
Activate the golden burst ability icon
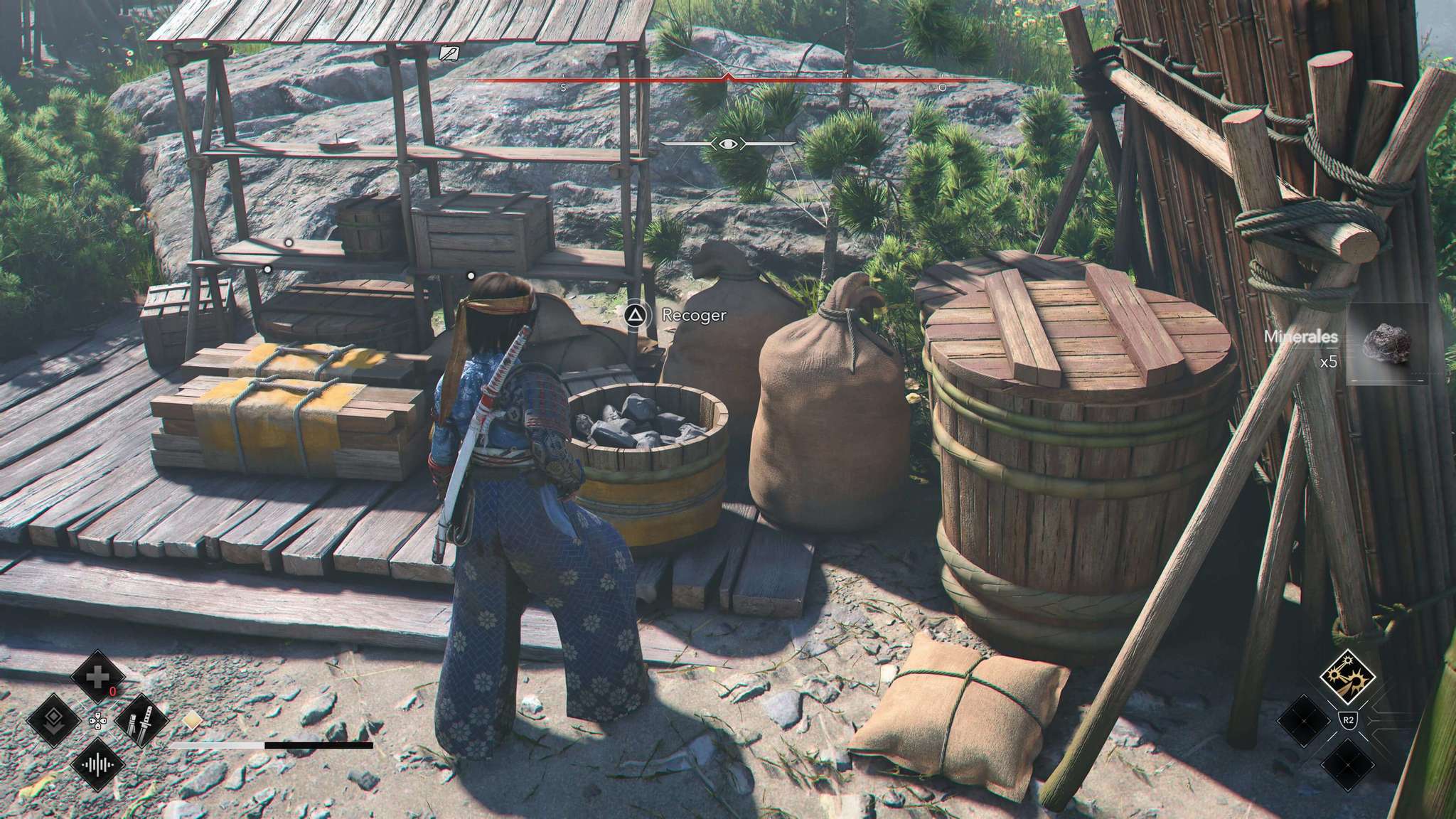point(1347,677)
